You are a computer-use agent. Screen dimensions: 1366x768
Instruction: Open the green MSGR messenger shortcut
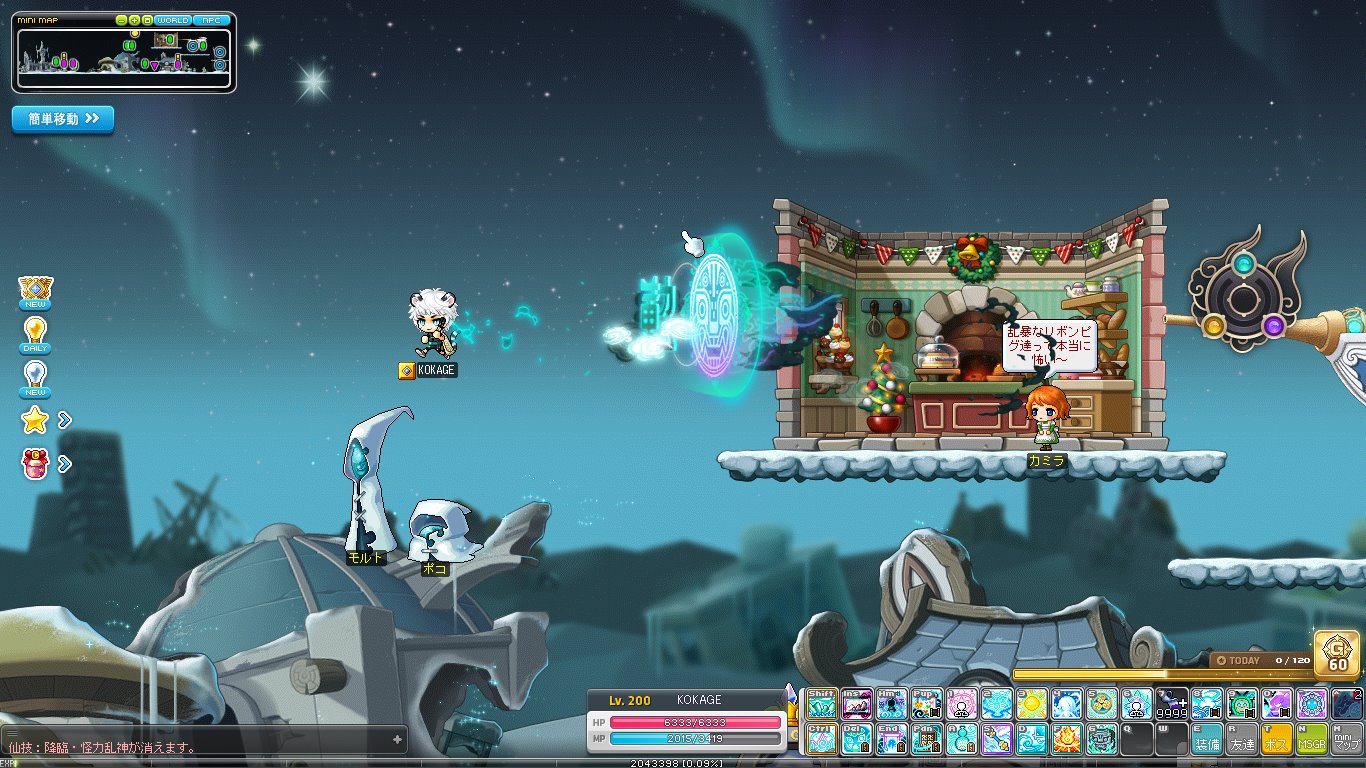[1311, 740]
